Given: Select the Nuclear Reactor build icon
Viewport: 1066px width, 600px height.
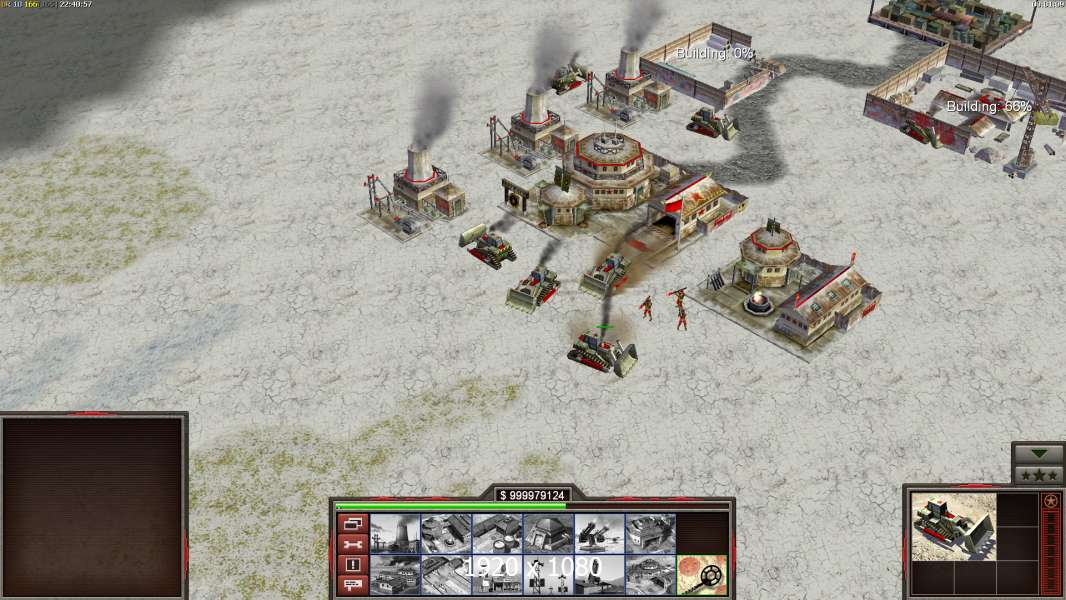Looking at the screenshot, I should (395, 533).
